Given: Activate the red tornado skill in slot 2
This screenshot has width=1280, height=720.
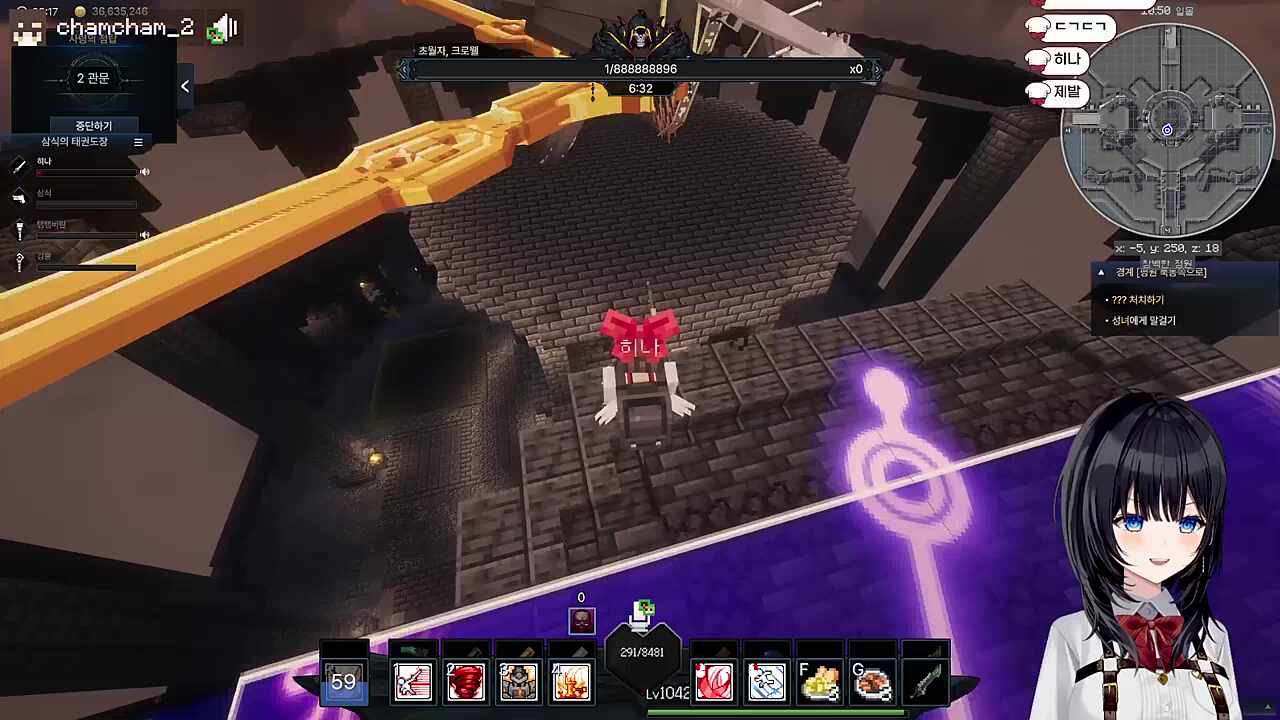Looking at the screenshot, I should [465, 682].
